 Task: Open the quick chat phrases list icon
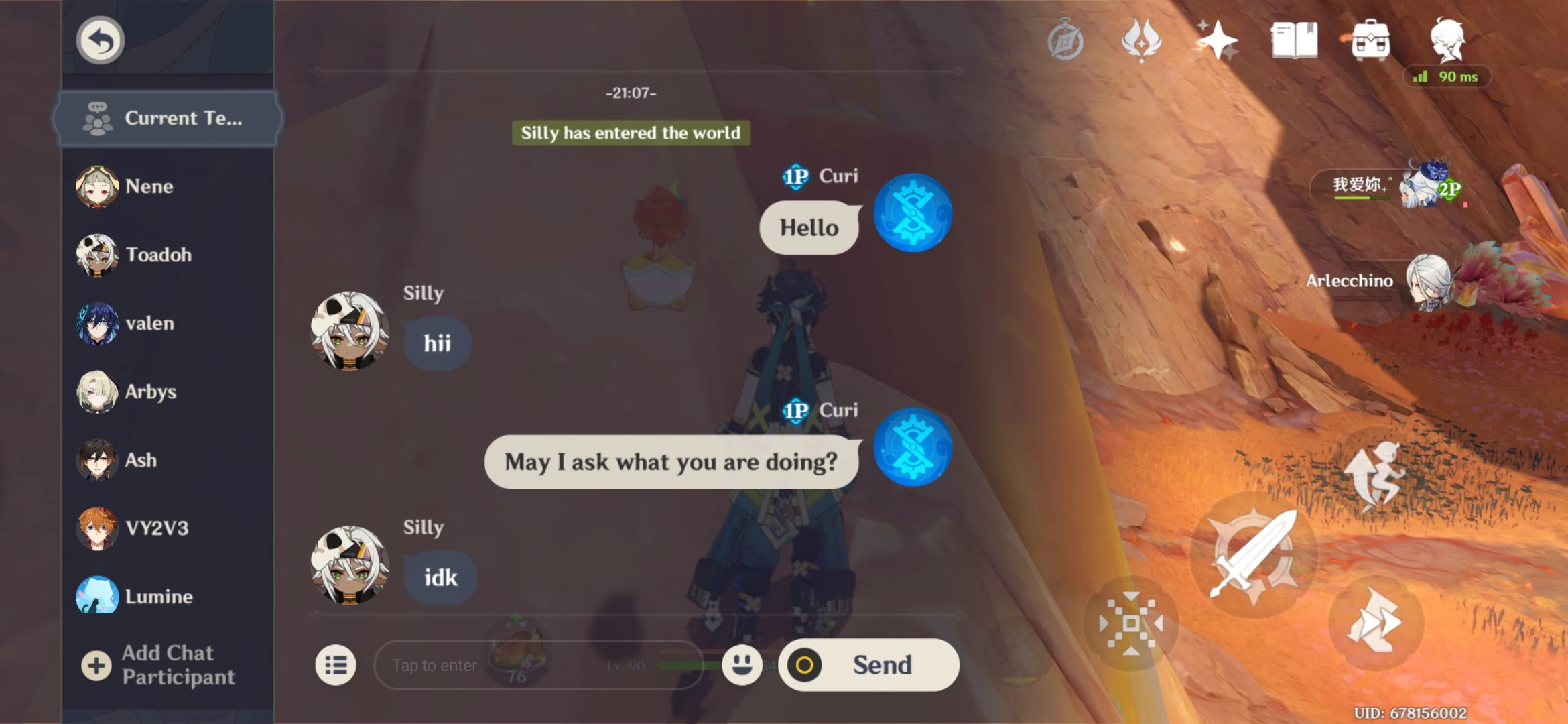[336, 664]
